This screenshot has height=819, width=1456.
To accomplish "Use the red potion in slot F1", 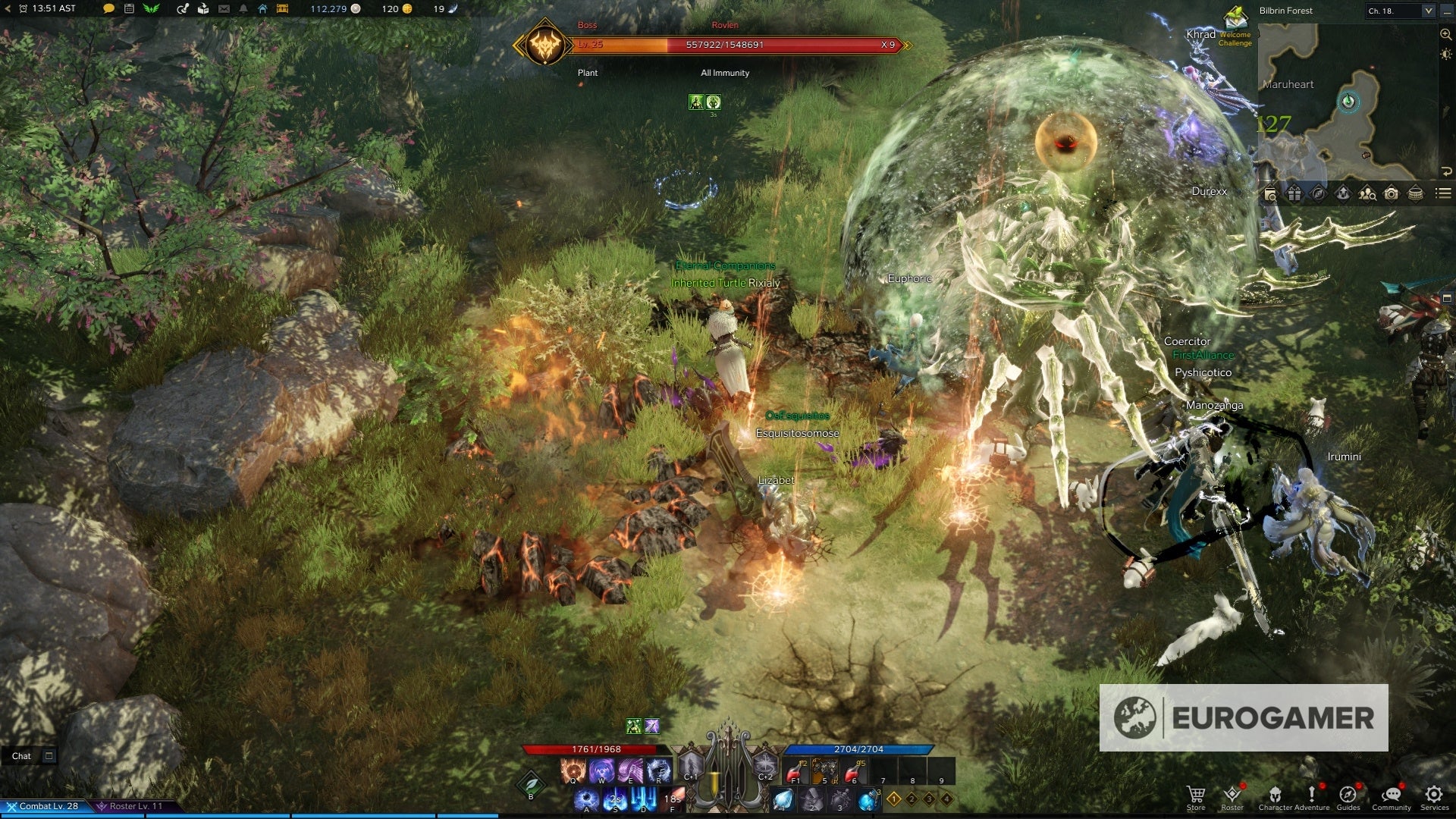I will tap(795, 771).
